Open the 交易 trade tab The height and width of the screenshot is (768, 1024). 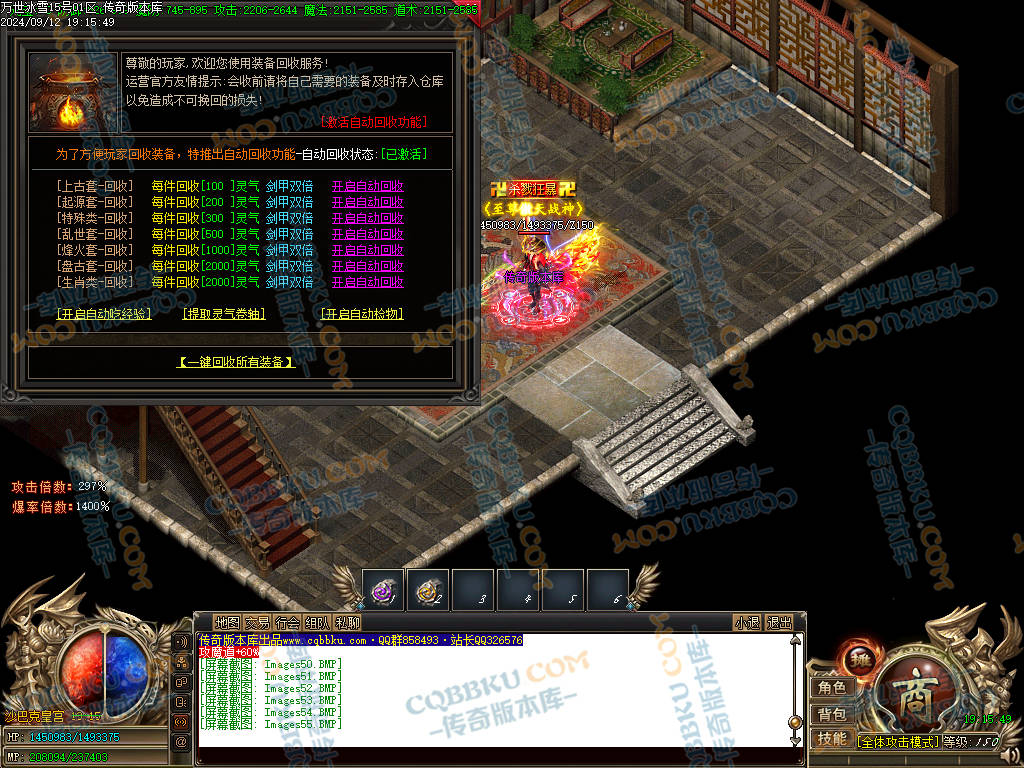257,622
